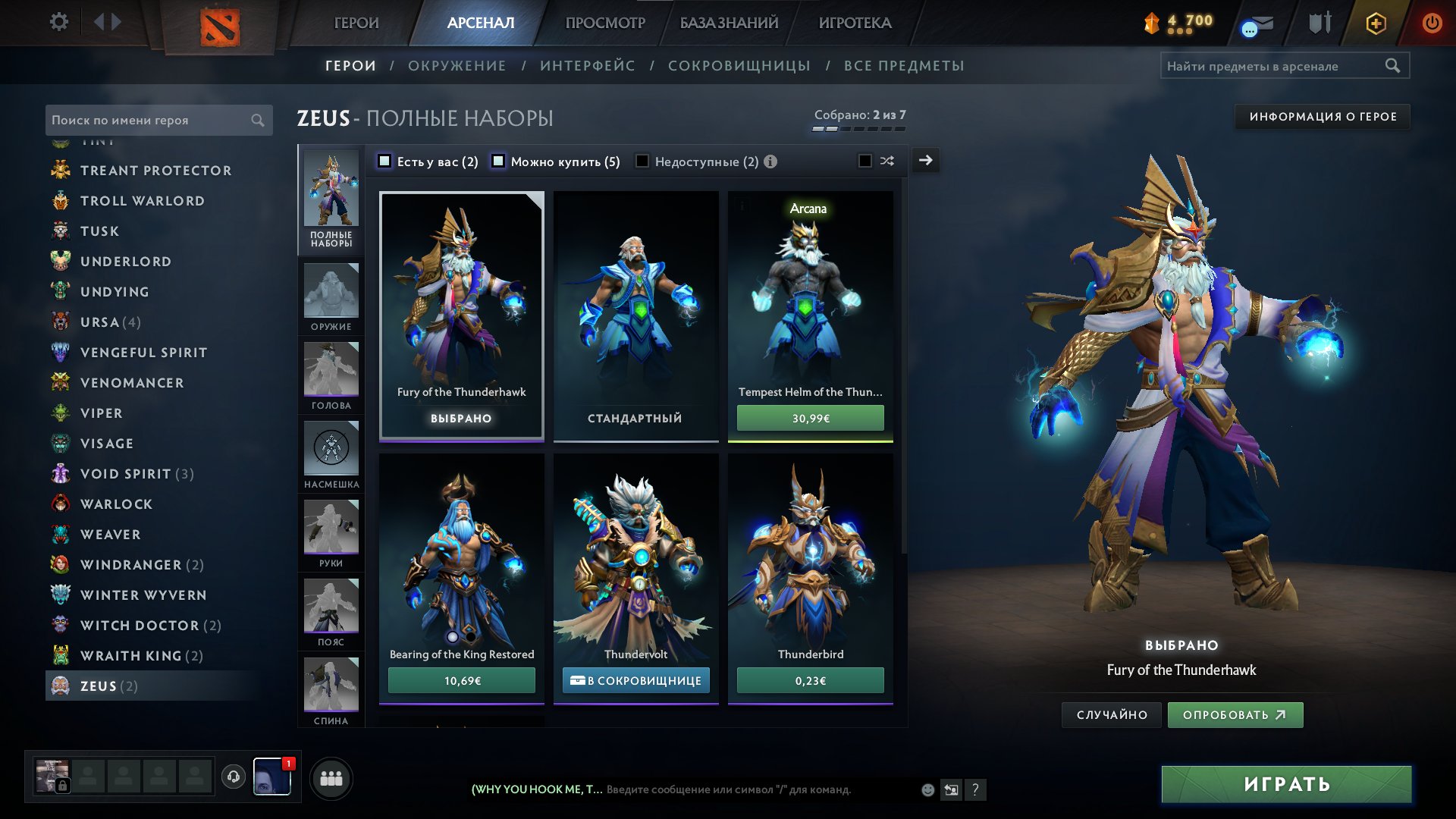The height and width of the screenshot is (819, 1456).
Task: Switch to the 'ПРОСМОТР' tab
Action: 604,23
